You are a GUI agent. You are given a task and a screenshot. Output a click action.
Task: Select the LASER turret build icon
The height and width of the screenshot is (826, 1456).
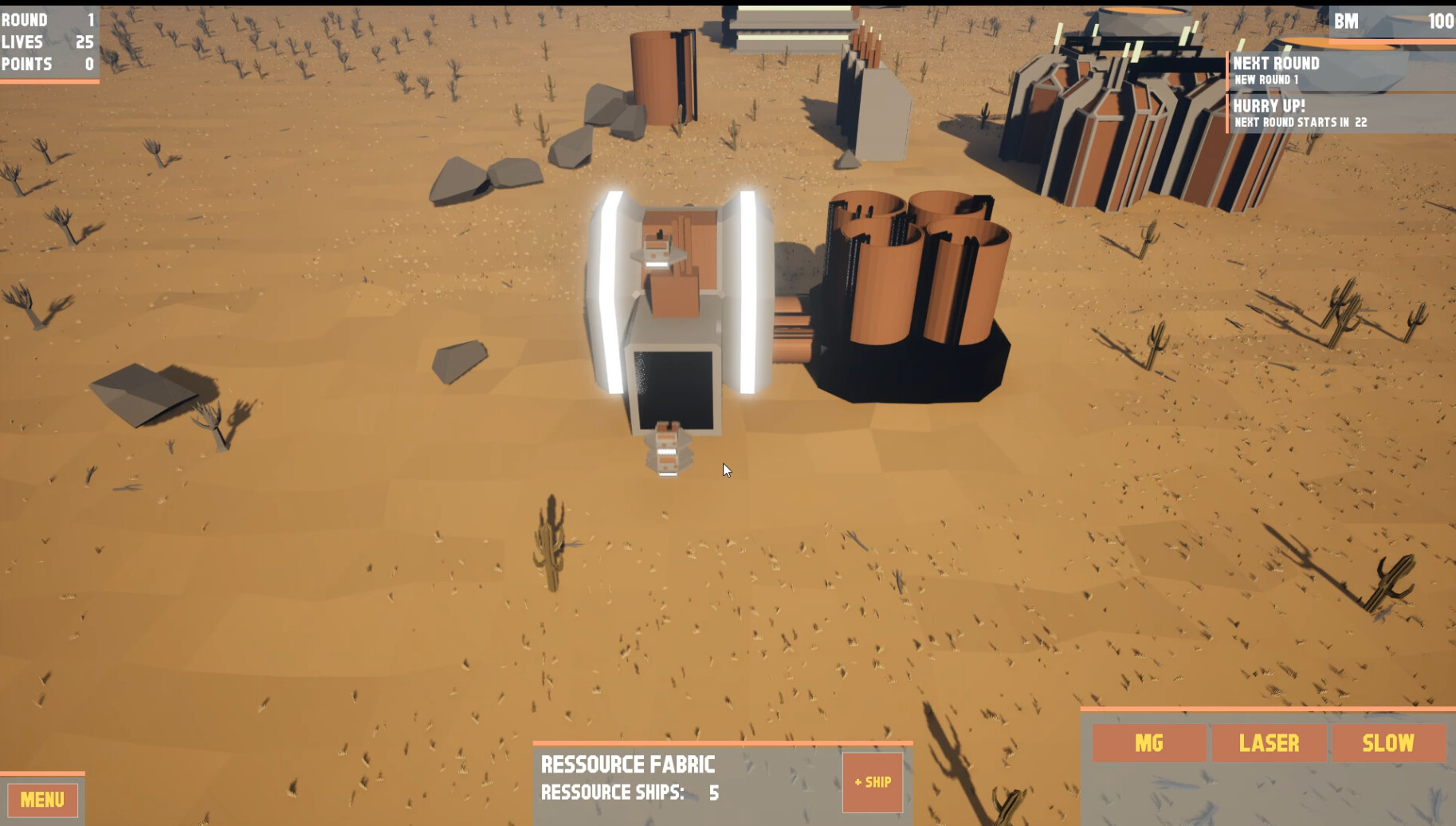click(1270, 743)
